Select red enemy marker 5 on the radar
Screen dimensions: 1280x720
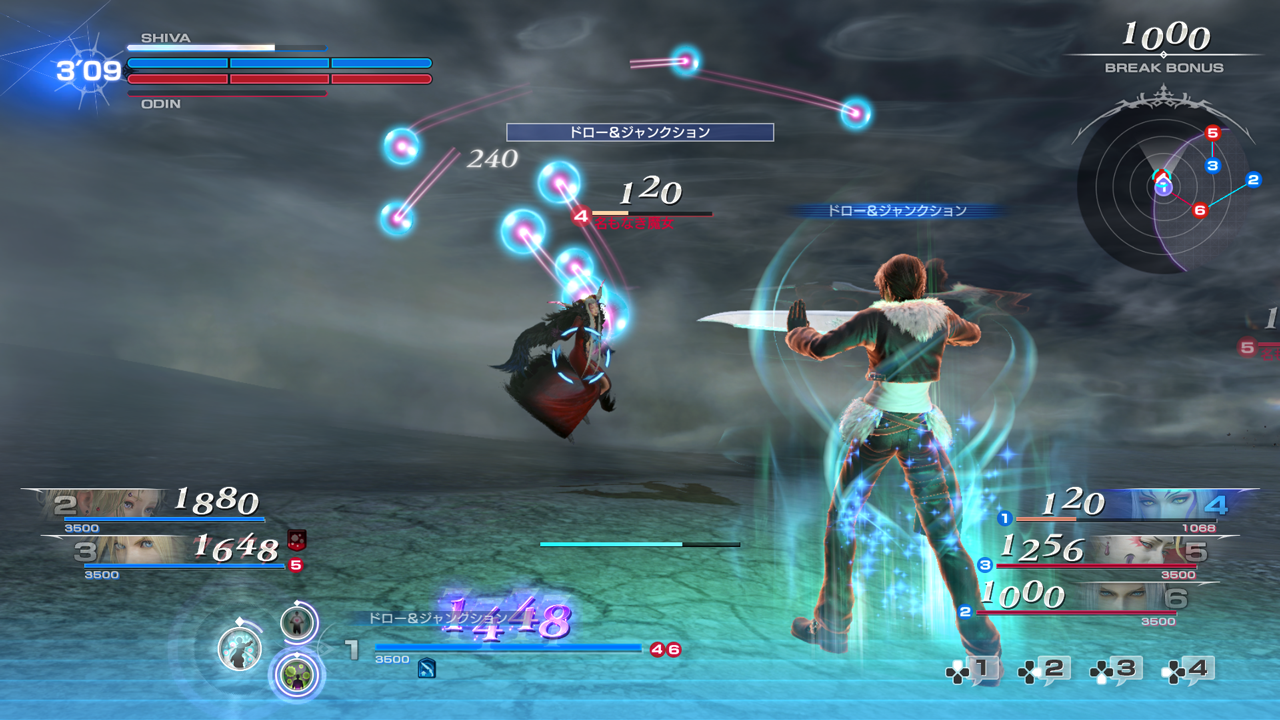1213,133
